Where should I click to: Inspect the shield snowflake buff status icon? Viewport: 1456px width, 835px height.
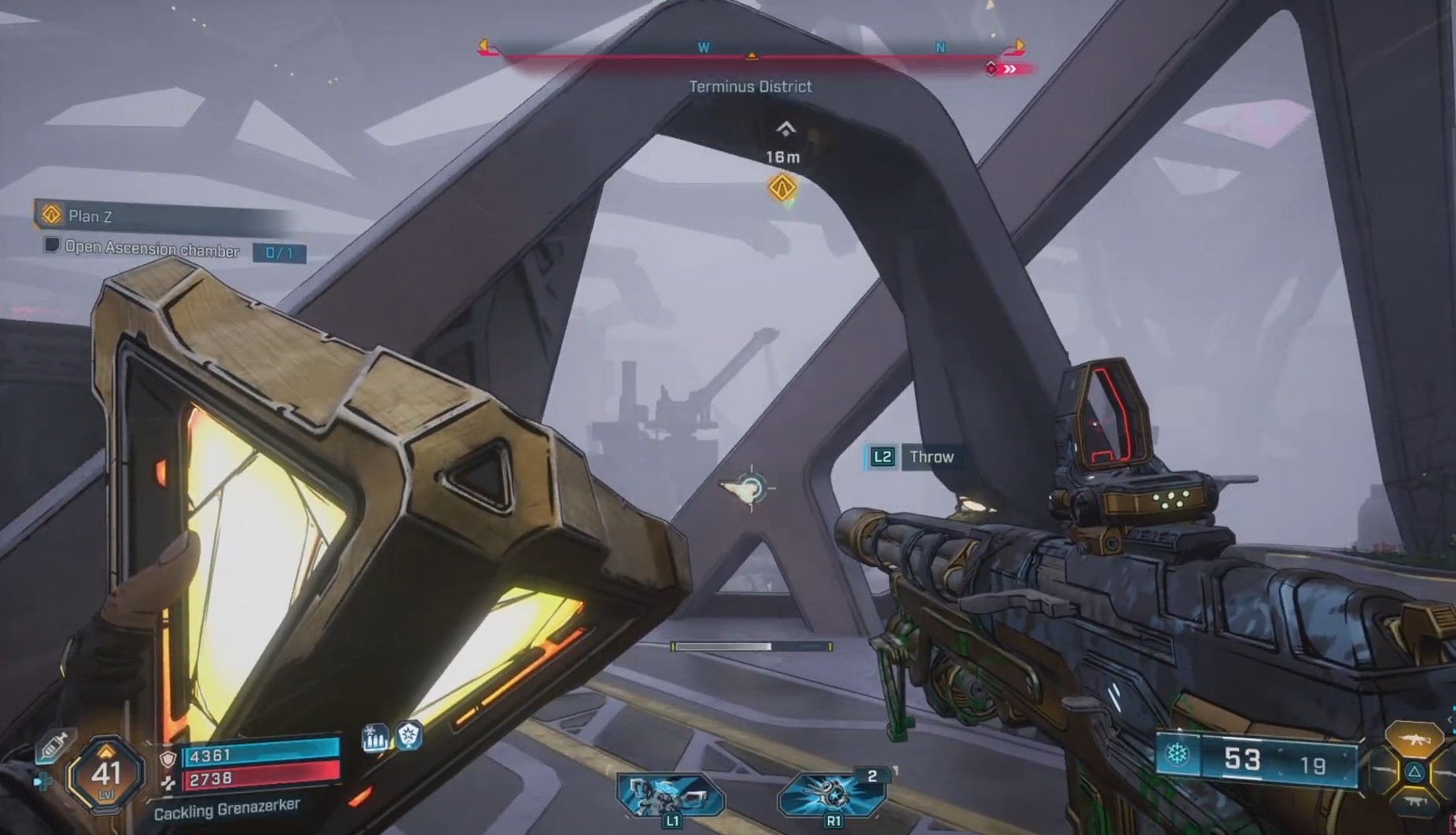click(409, 736)
